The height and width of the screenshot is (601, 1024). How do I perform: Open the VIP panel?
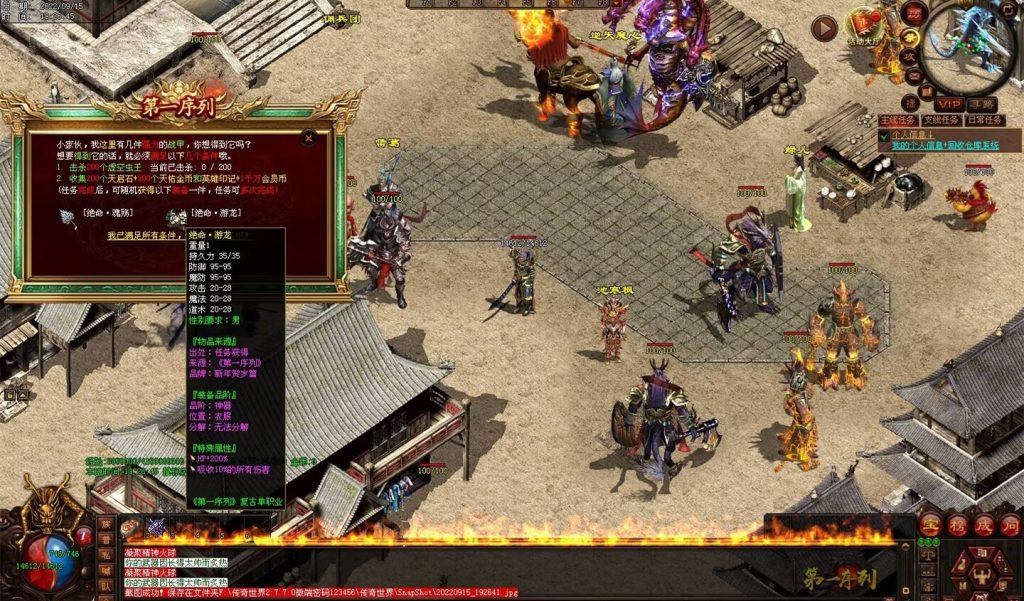(x=949, y=103)
